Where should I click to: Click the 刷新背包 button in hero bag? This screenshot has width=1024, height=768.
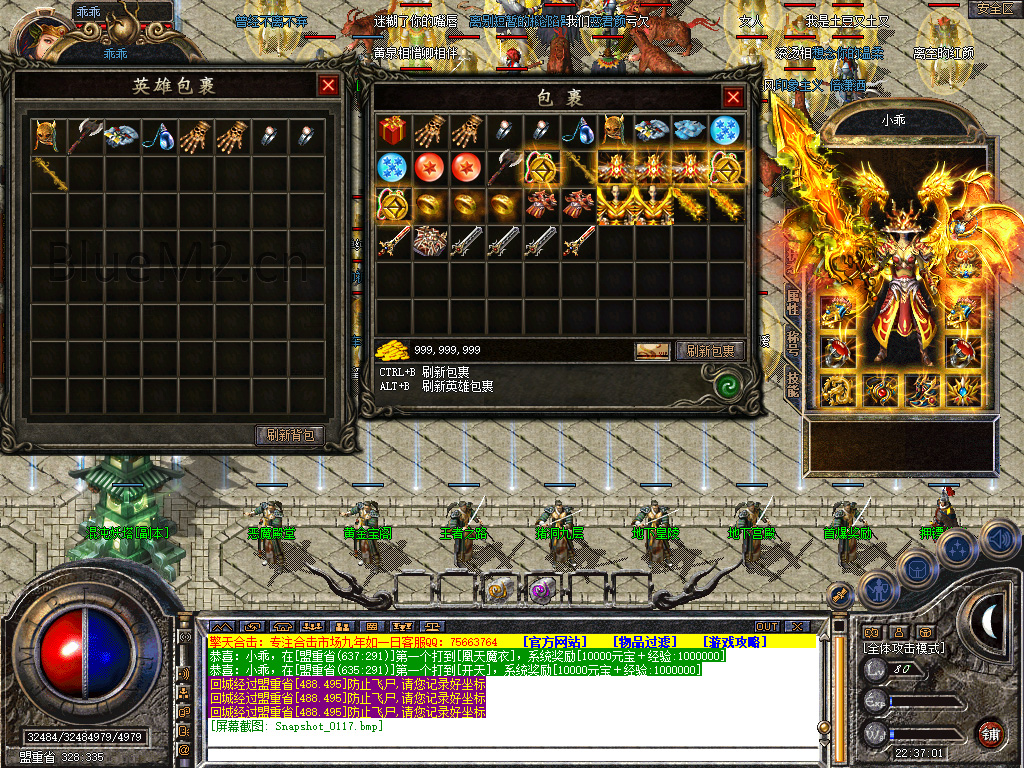(290, 435)
